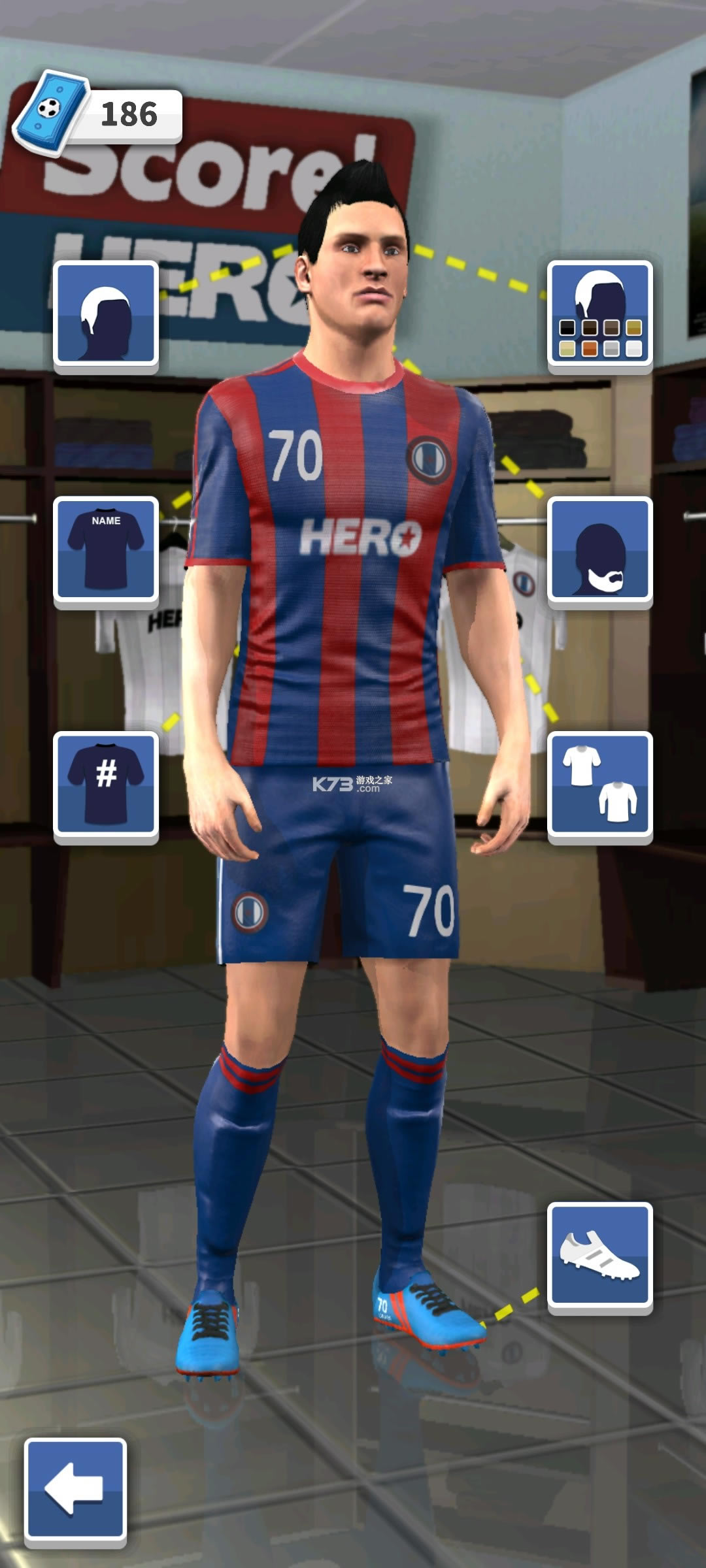The width and height of the screenshot is (706, 1568).
Task: Open the beard style customization
Action: [599, 549]
